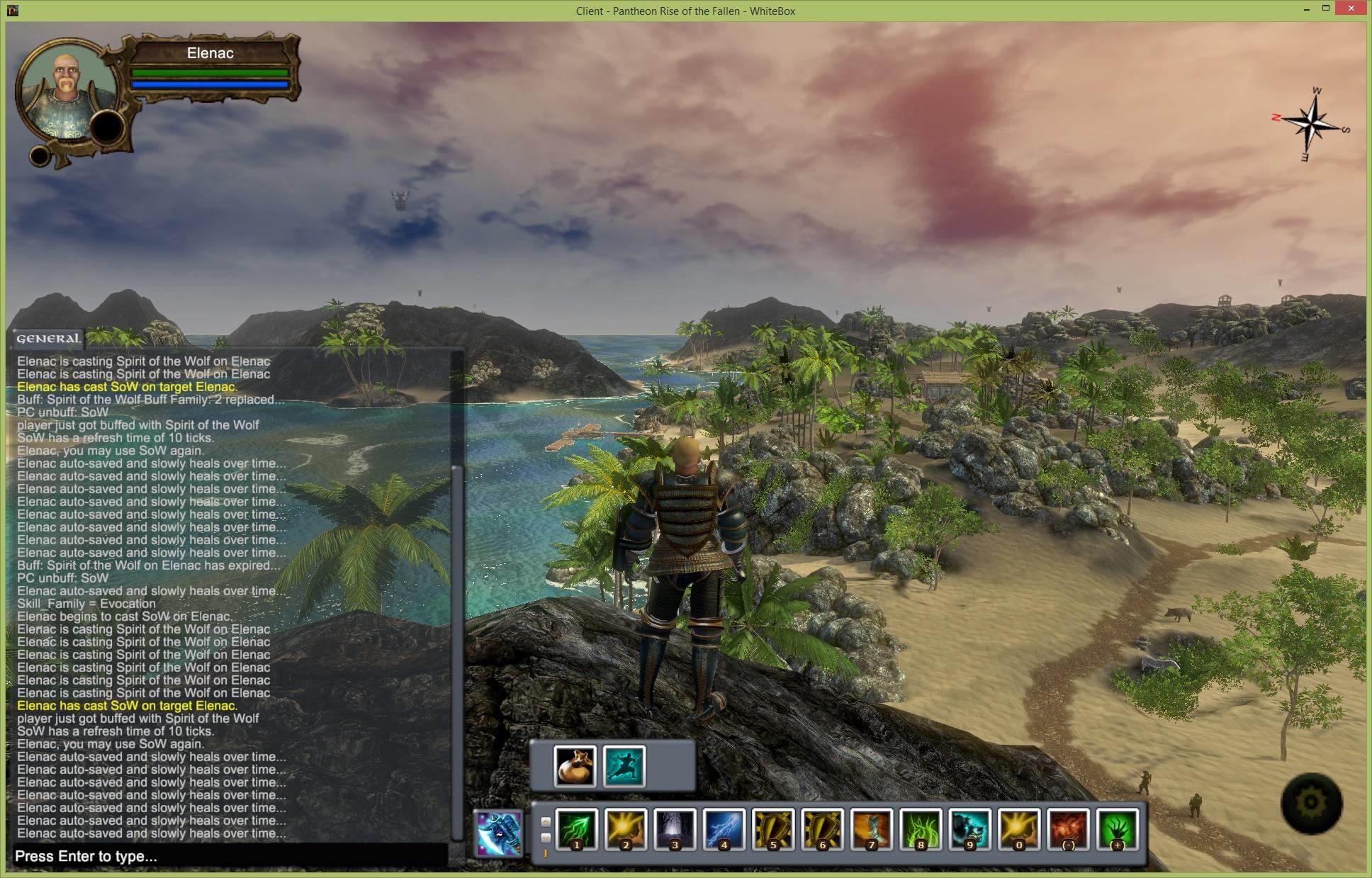Select the General chat tab
Screen dimensions: 1372x878
tap(48, 339)
